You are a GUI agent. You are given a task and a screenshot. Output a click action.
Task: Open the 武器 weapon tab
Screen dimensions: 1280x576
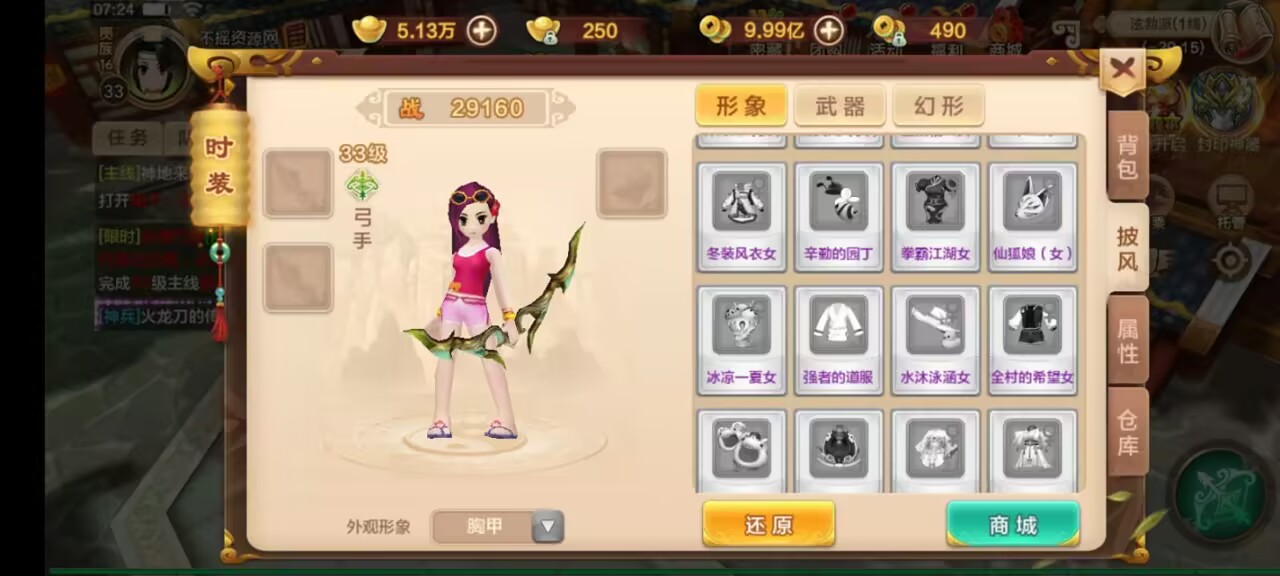pos(839,106)
